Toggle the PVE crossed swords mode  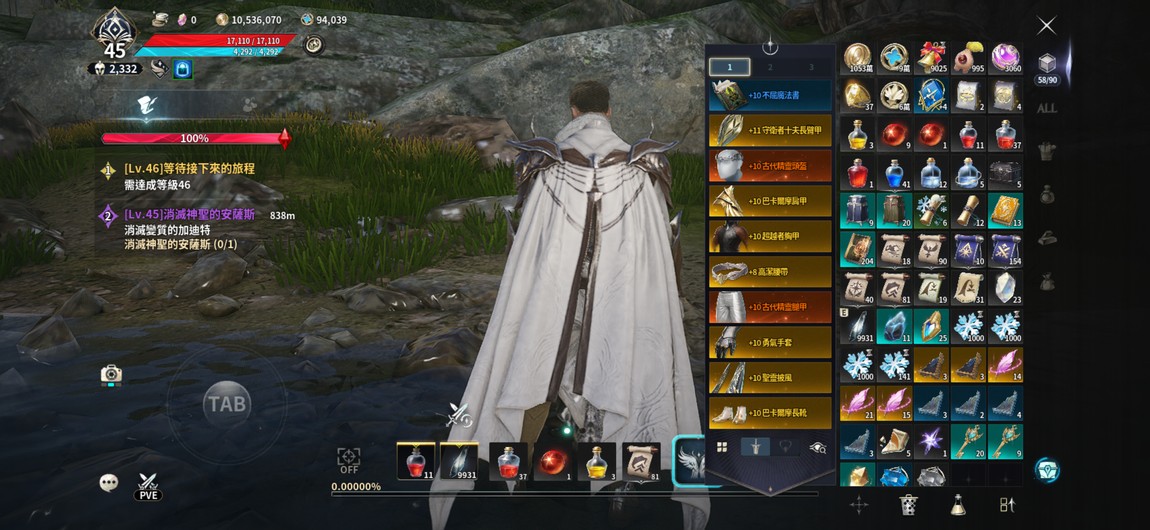[148, 485]
